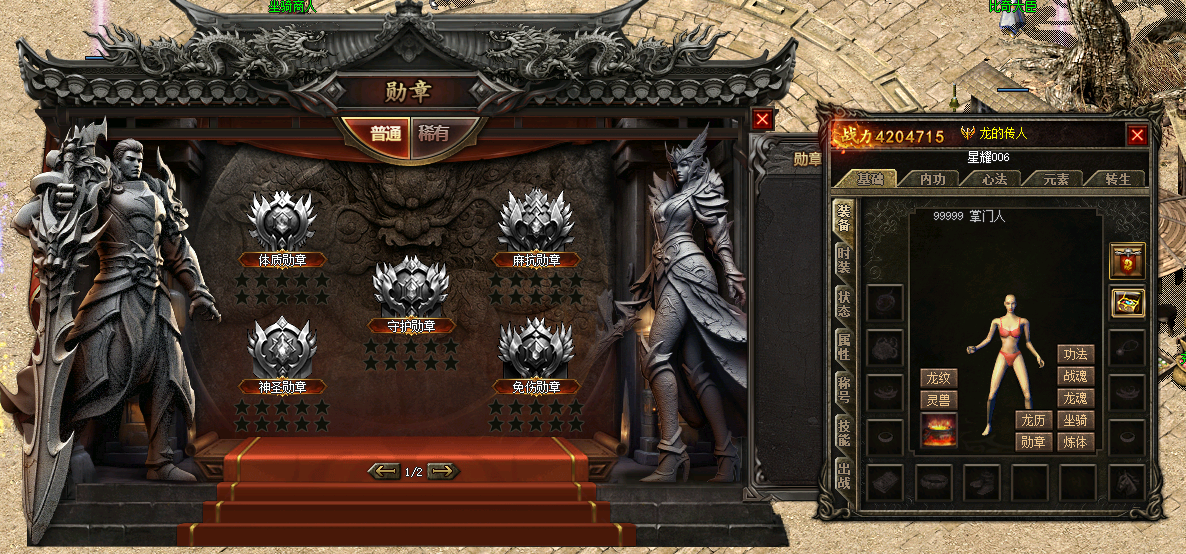Open the treasure chest icon

(1127, 303)
